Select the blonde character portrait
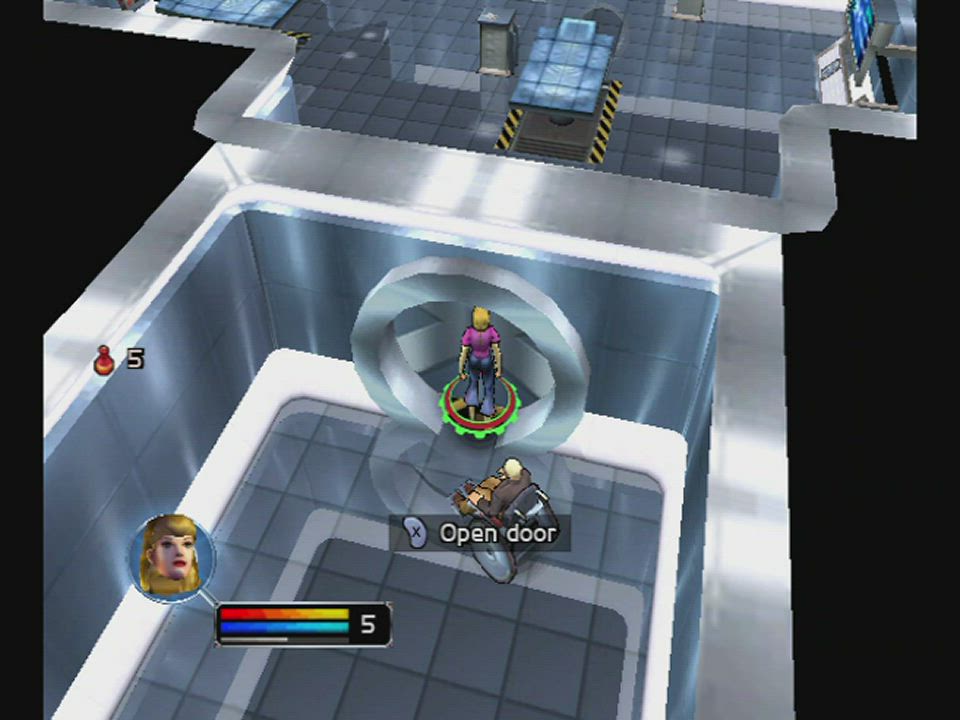The image size is (960, 720). [171, 557]
